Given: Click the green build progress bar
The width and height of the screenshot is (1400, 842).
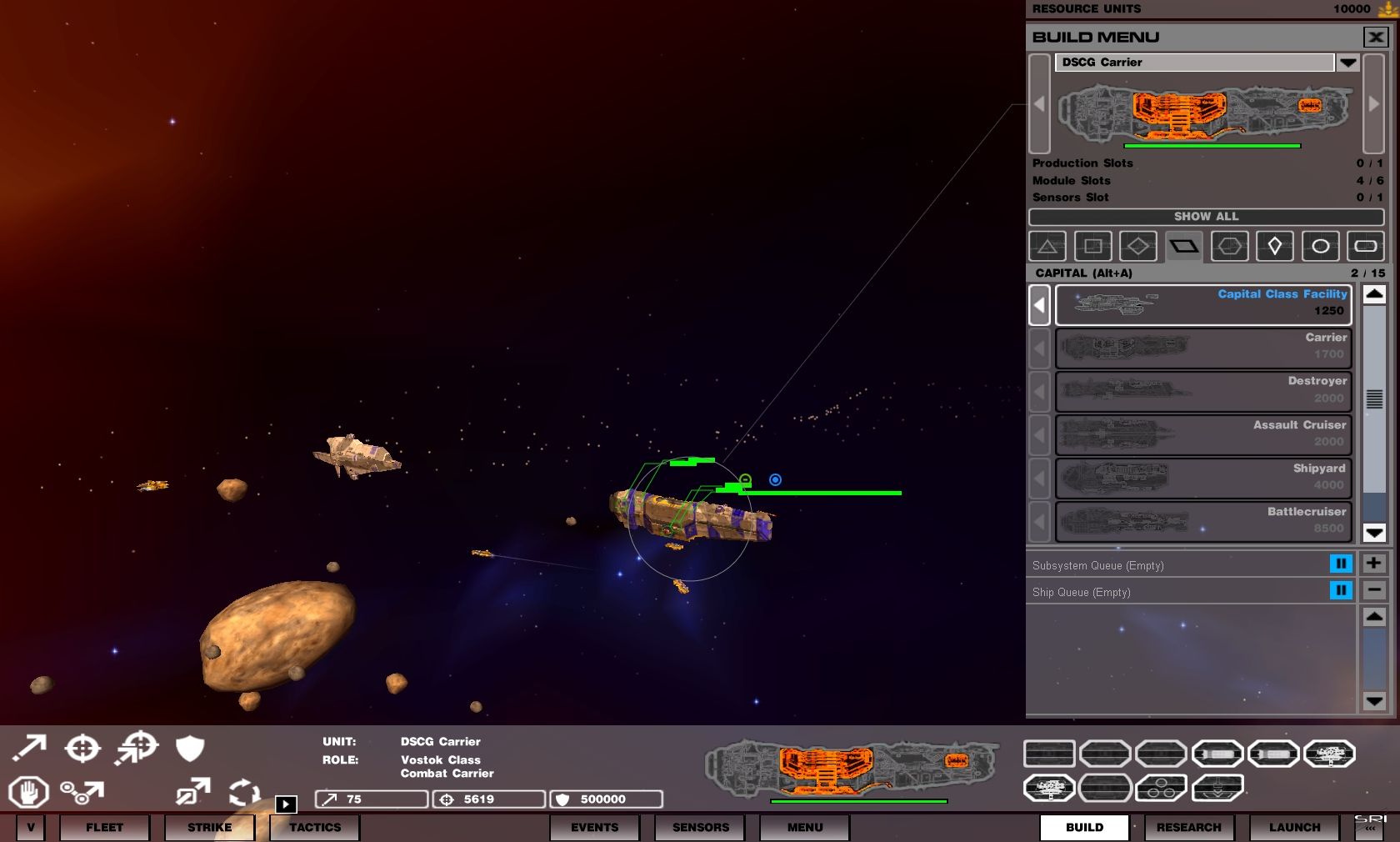Looking at the screenshot, I should (x=1213, y=145).
